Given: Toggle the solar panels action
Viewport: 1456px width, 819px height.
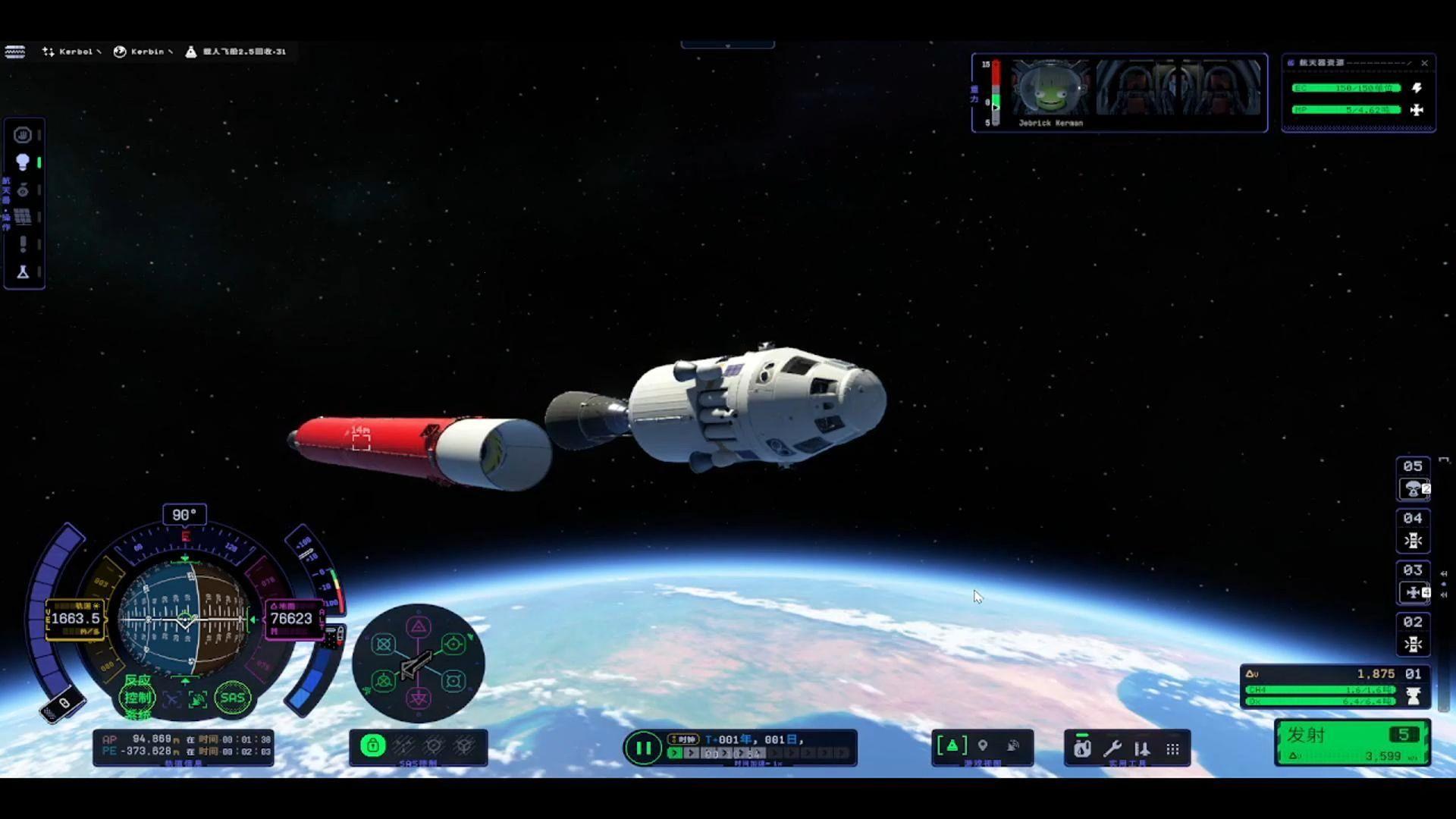Looking at the screenshot, I should pyautogui.click(x=23, y=217).
